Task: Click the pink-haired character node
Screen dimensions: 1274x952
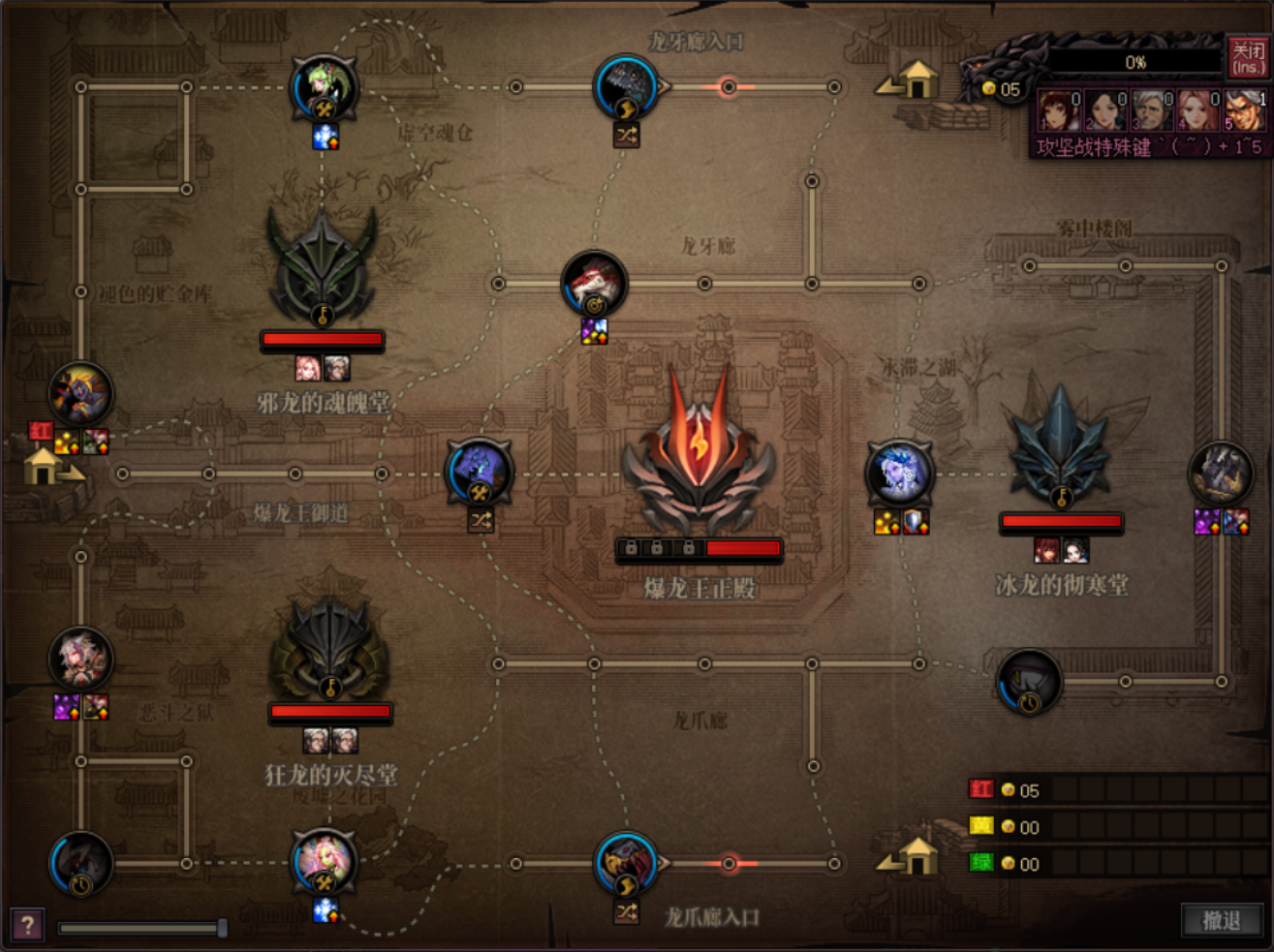Action: [x=324, y=860]
